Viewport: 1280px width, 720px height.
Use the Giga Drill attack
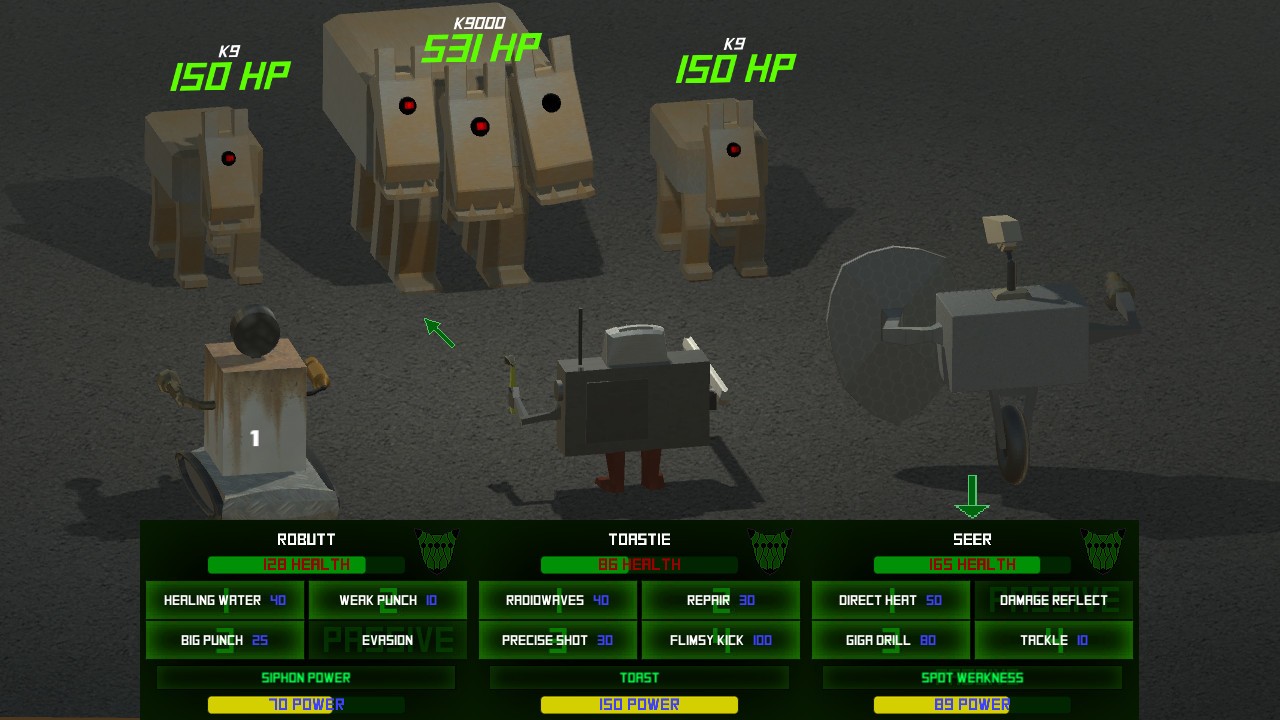coord(890,640)
